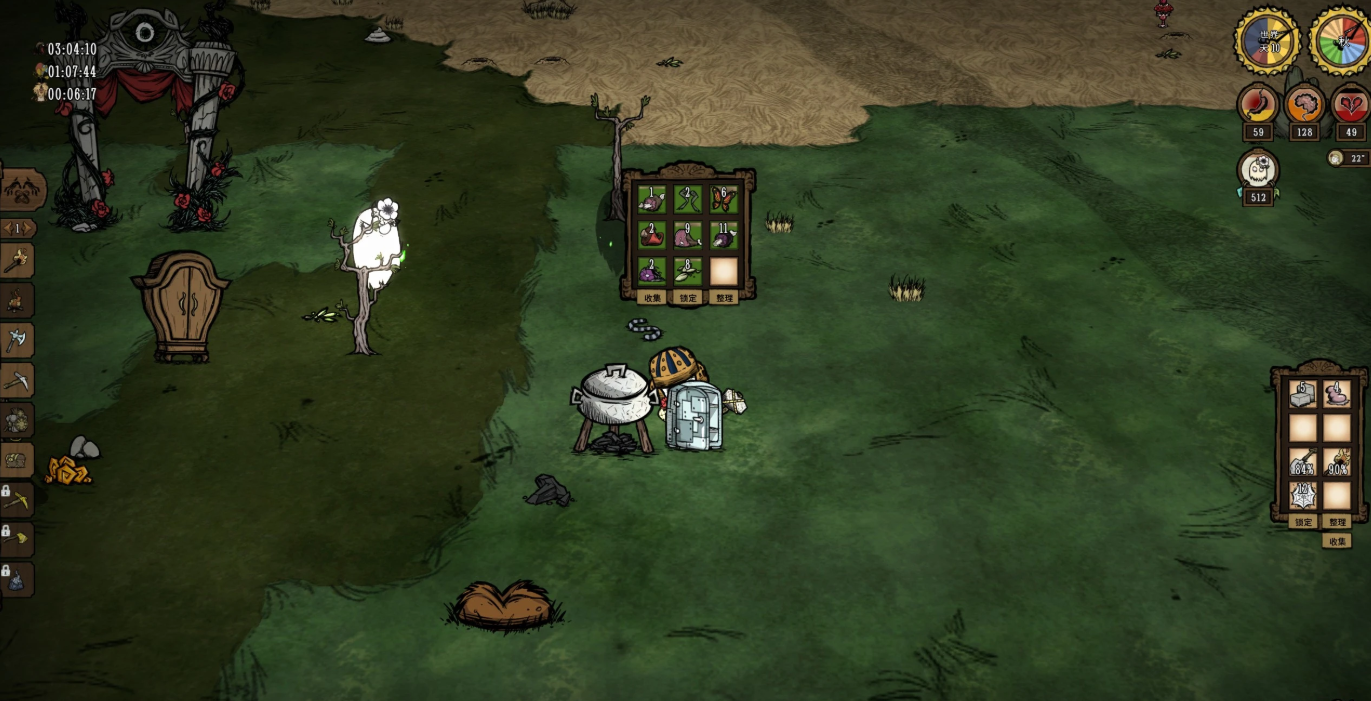Select the shovel at 84% durability
1371x701 pixels.
pos(1302,462)
